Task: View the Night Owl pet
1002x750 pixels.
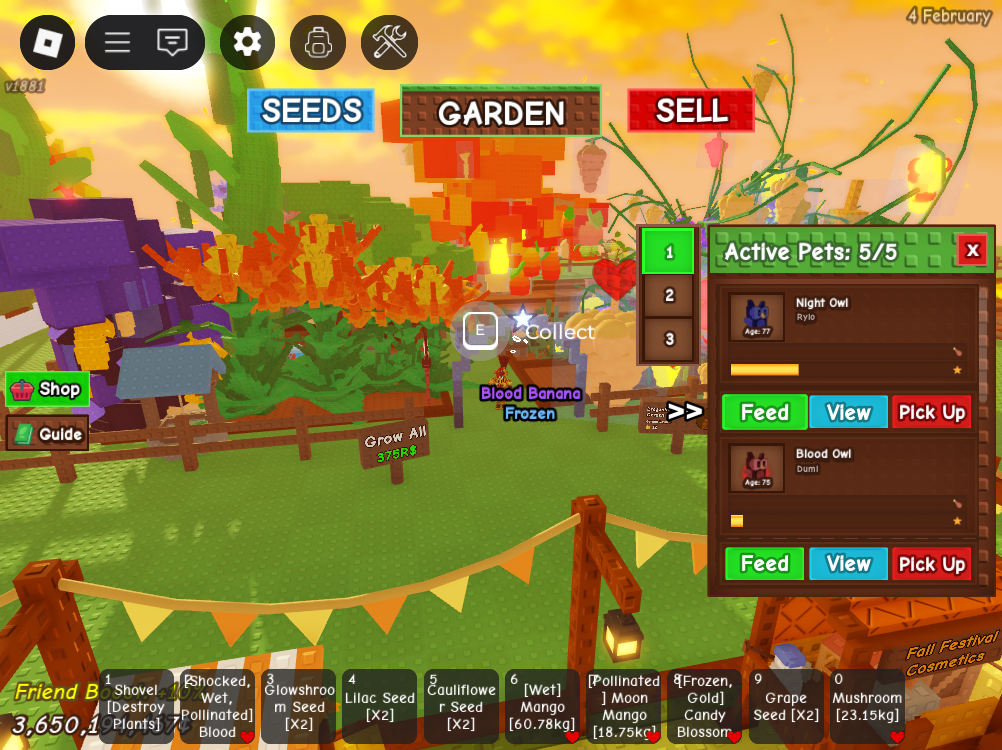Action: [x=848, y=412]
